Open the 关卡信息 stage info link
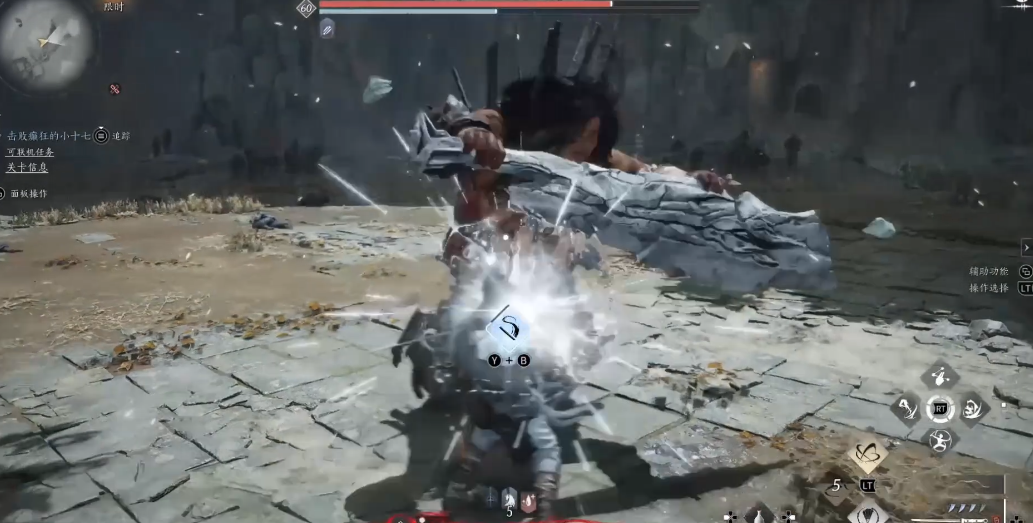1033x523 pixels. (29, 167)
